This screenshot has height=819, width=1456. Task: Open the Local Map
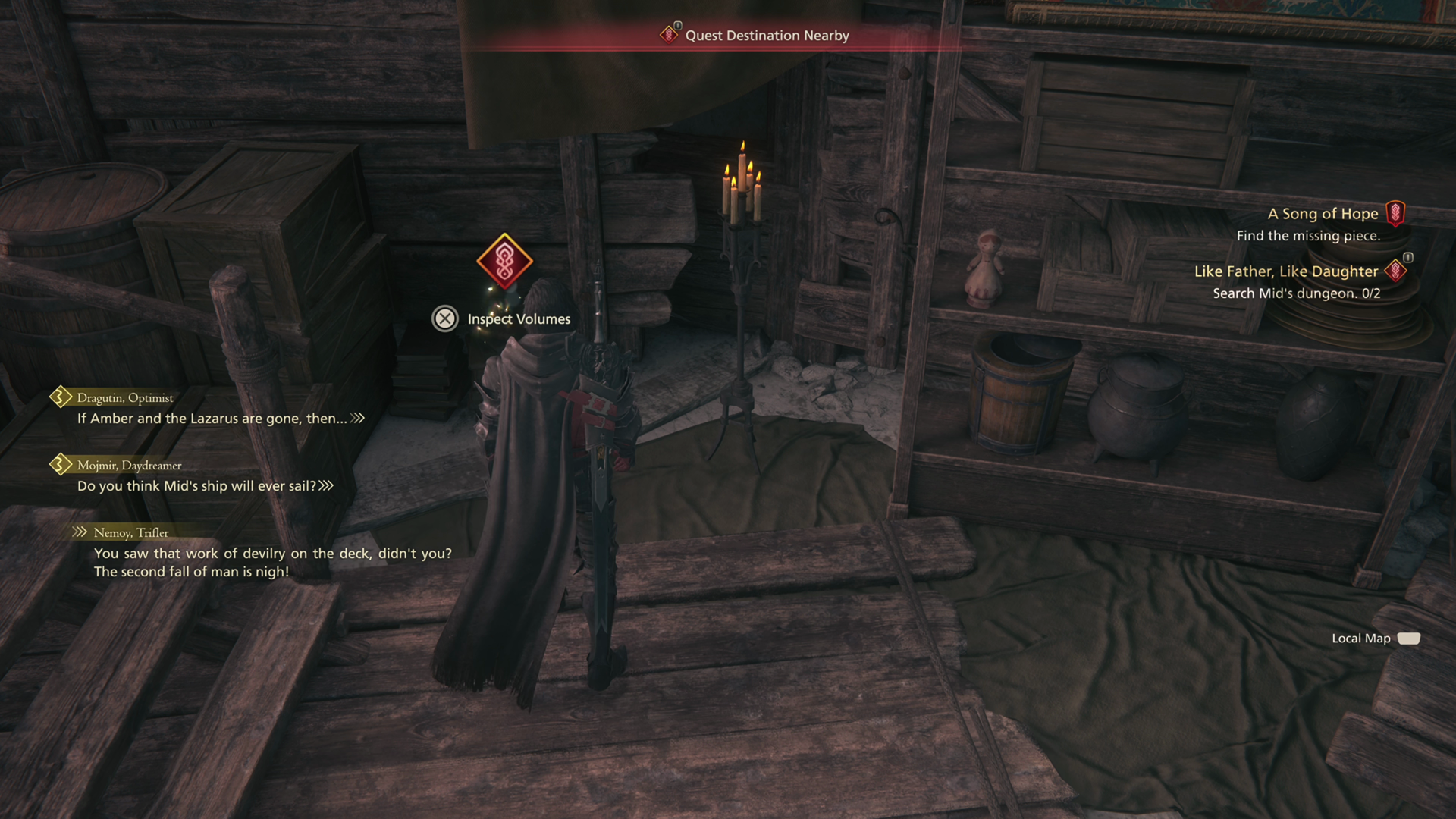(x=1375, y=639)
